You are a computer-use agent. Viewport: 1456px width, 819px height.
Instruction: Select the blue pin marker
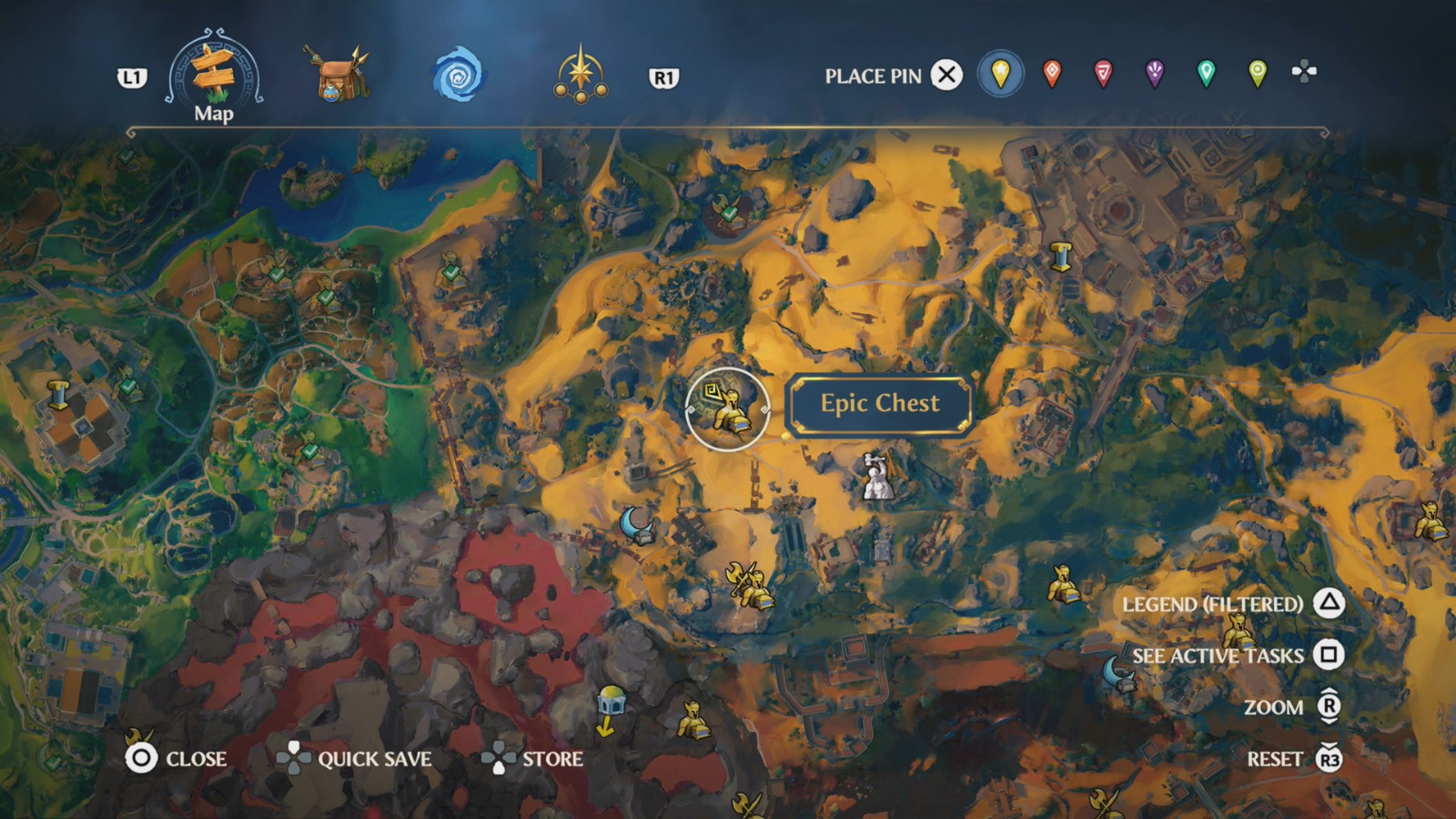(x=1001, y=76)
